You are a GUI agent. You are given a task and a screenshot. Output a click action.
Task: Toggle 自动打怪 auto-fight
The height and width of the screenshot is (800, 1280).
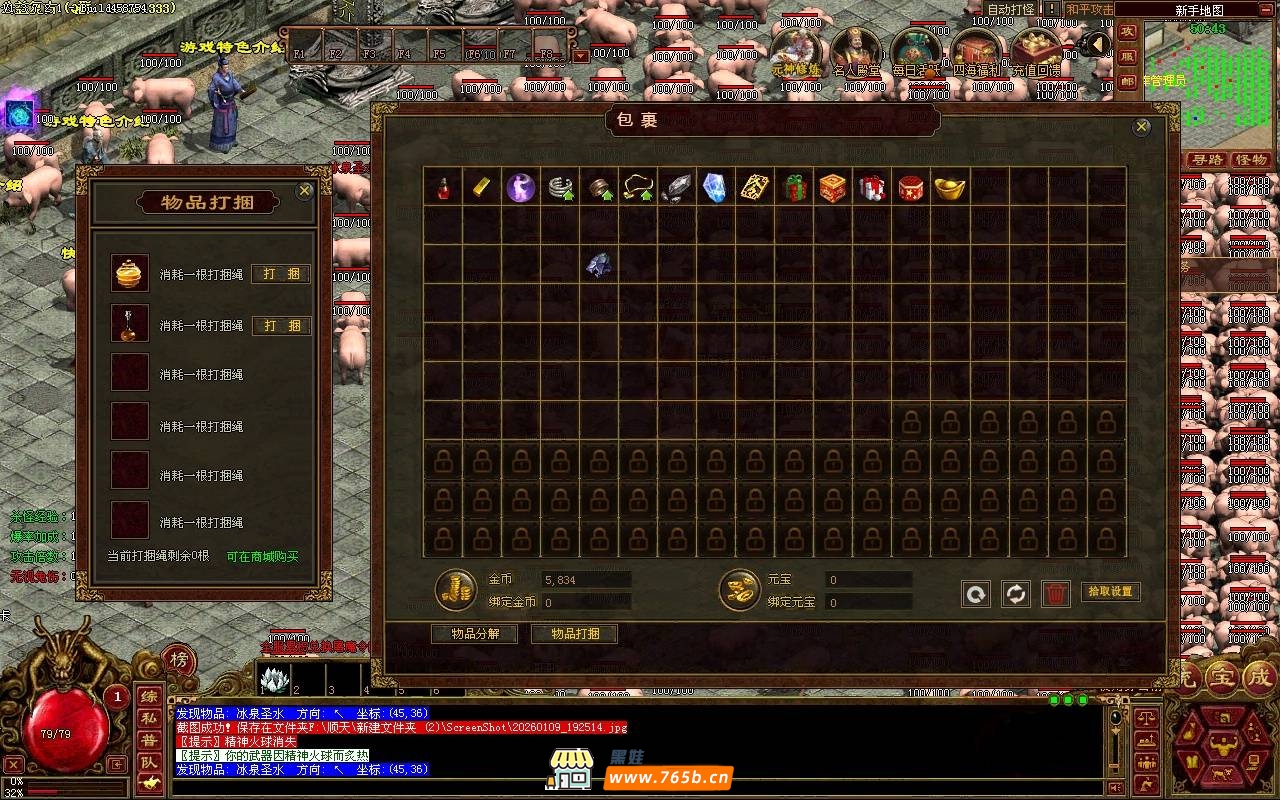pos(1011,9)
